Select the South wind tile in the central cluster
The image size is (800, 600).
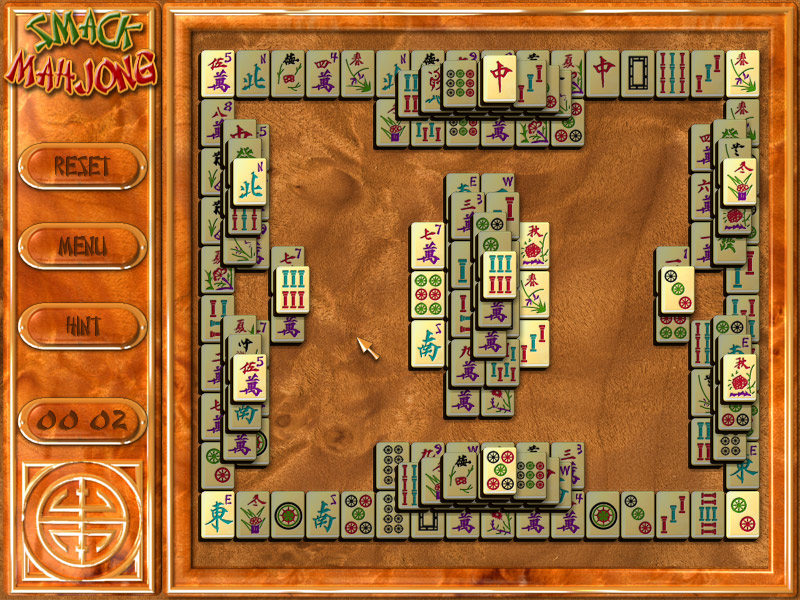[x=428, y=343]
